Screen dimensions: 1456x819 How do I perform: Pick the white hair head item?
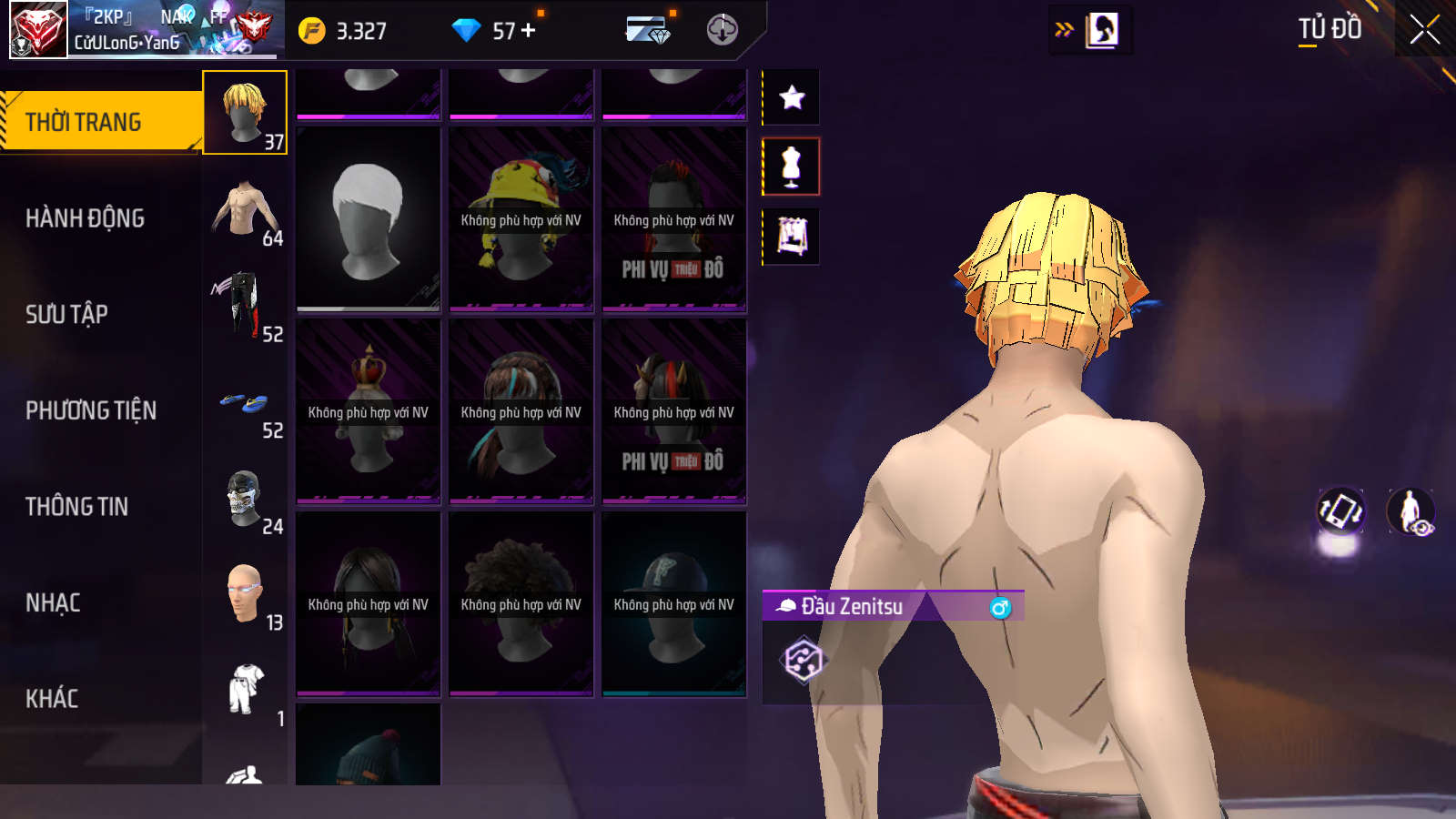coord(369,219)
